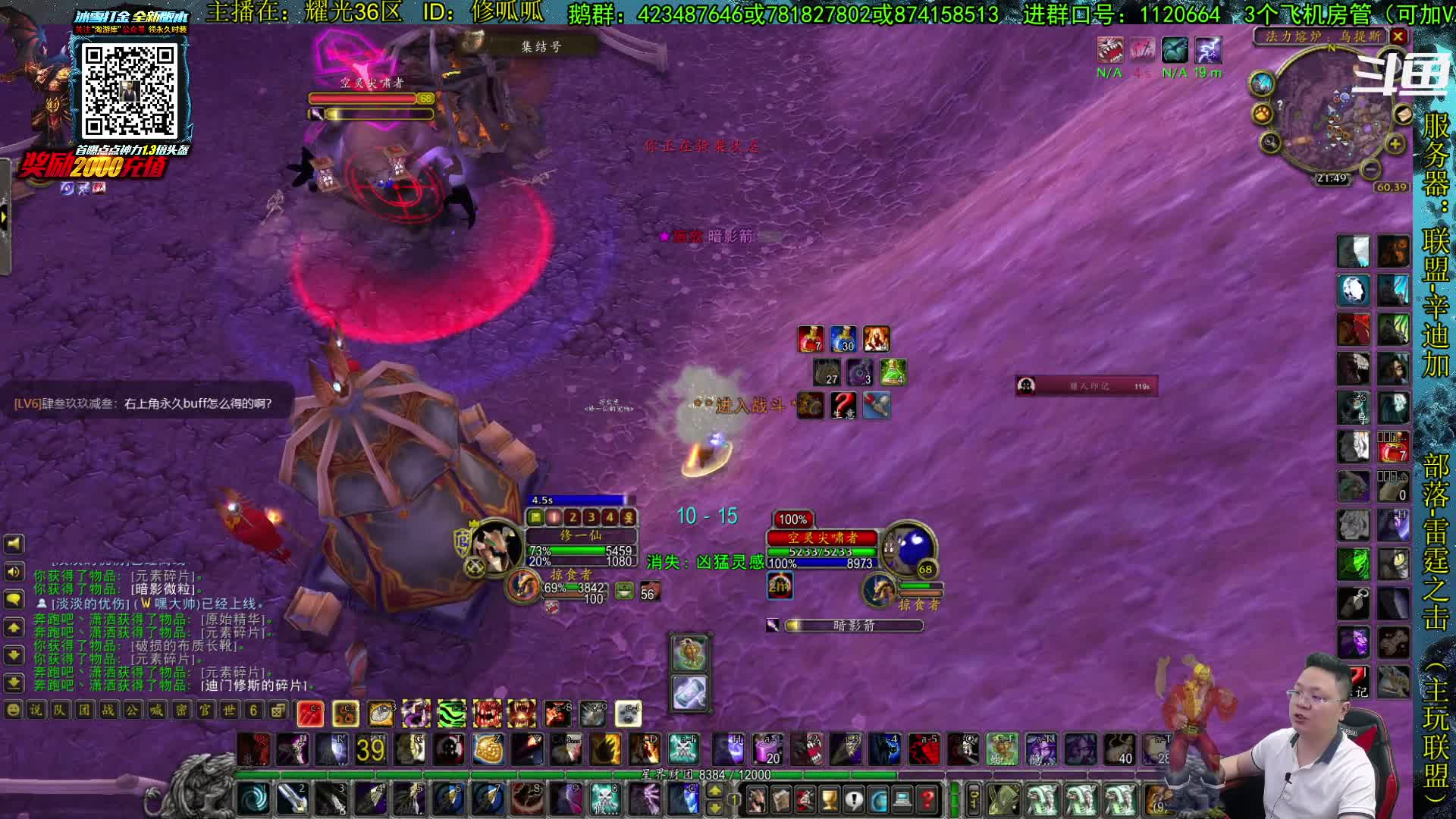
Task: Click the lightning bolt buff icon
Action: 1207,51
